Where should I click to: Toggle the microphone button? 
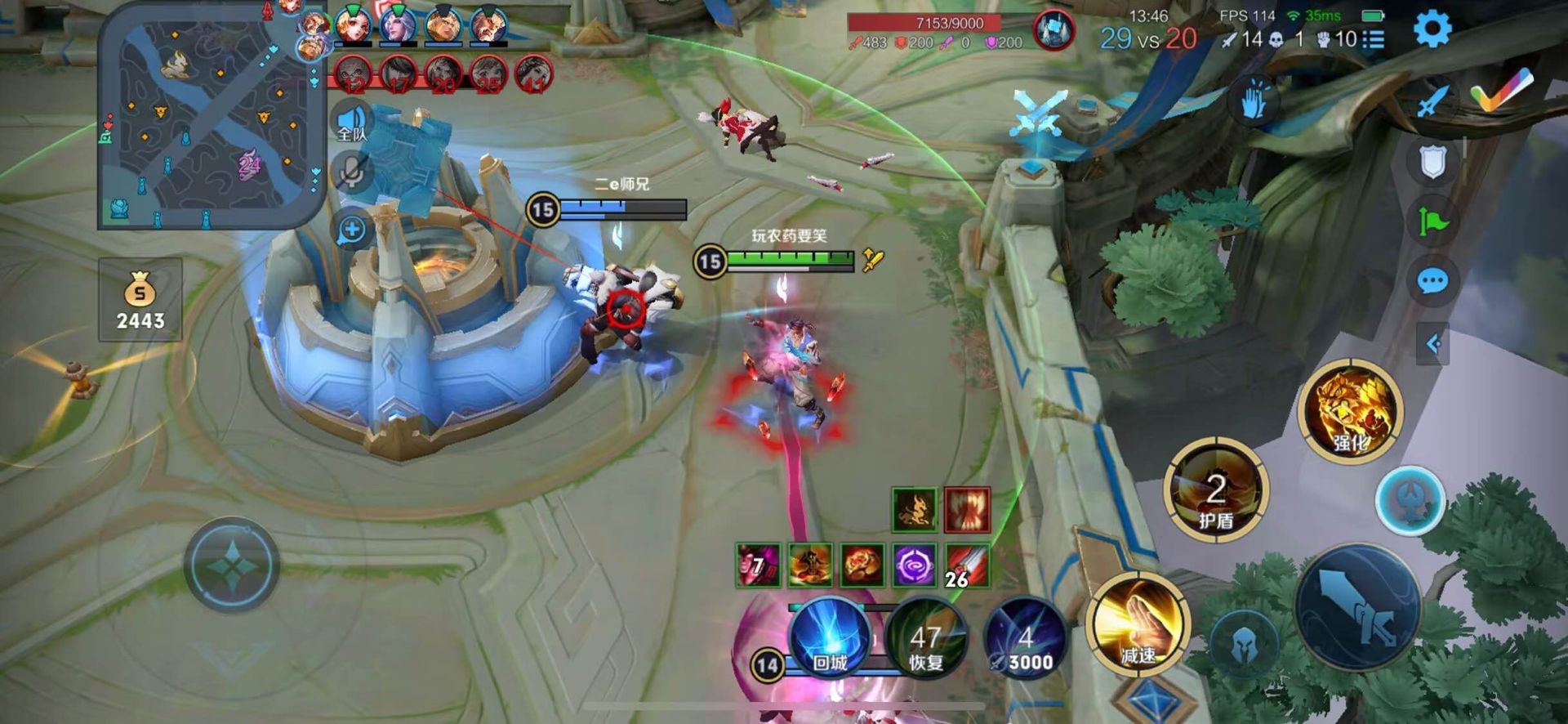(x=352, y=172)
